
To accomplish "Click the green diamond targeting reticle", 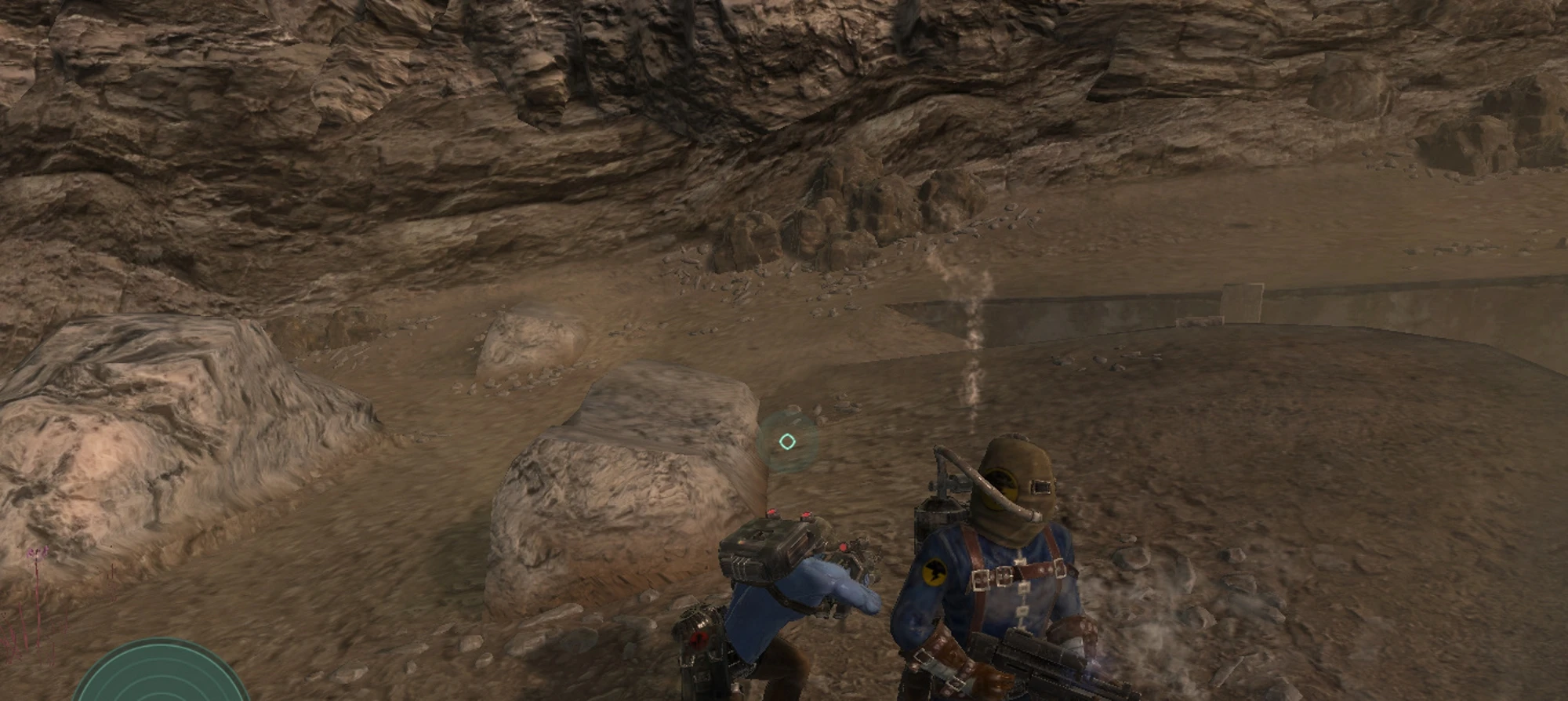I will (789, 440).
